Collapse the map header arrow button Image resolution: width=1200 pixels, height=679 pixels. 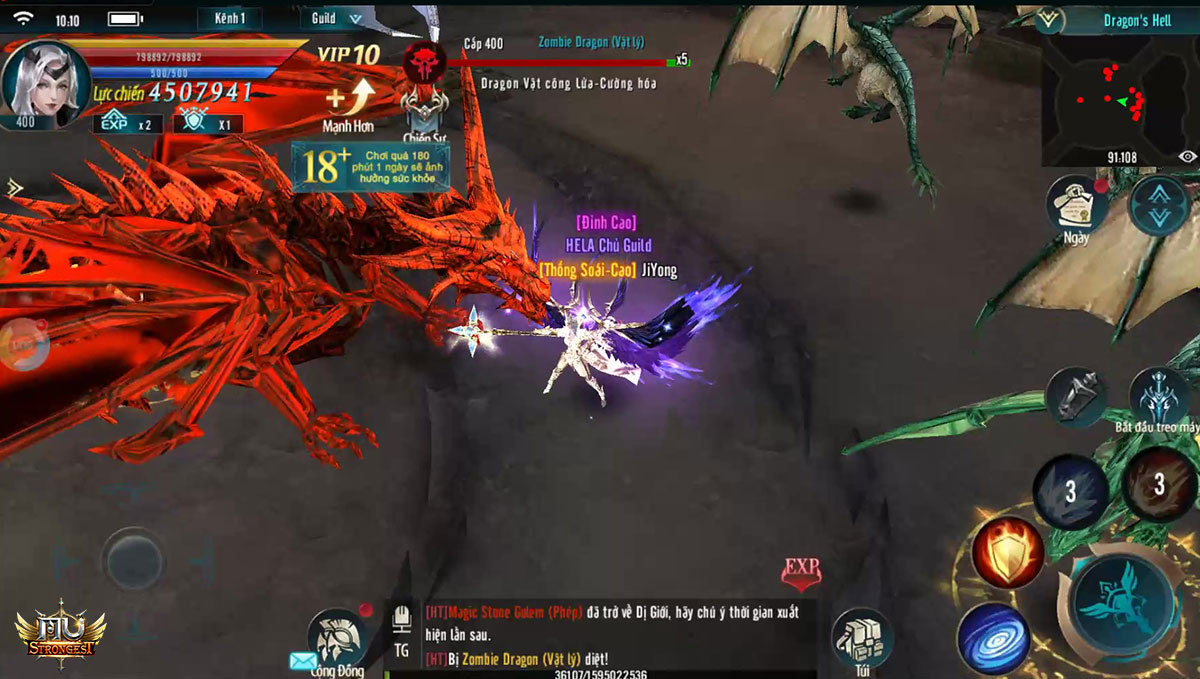point(1049,19)
